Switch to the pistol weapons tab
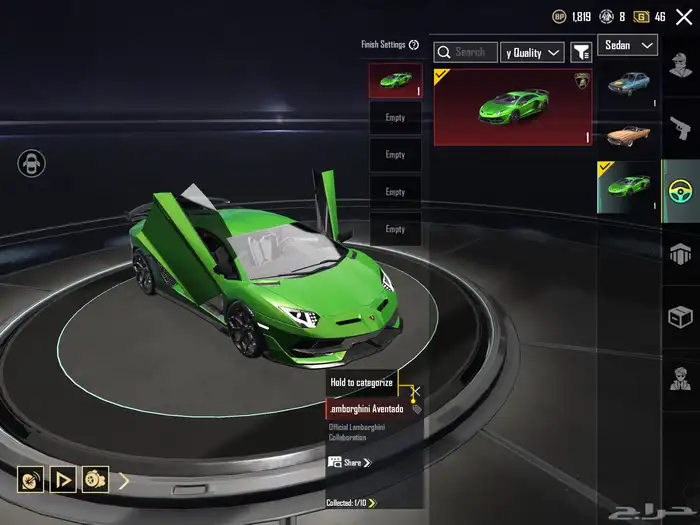This screenshot has height=525, width=700. 681,127
